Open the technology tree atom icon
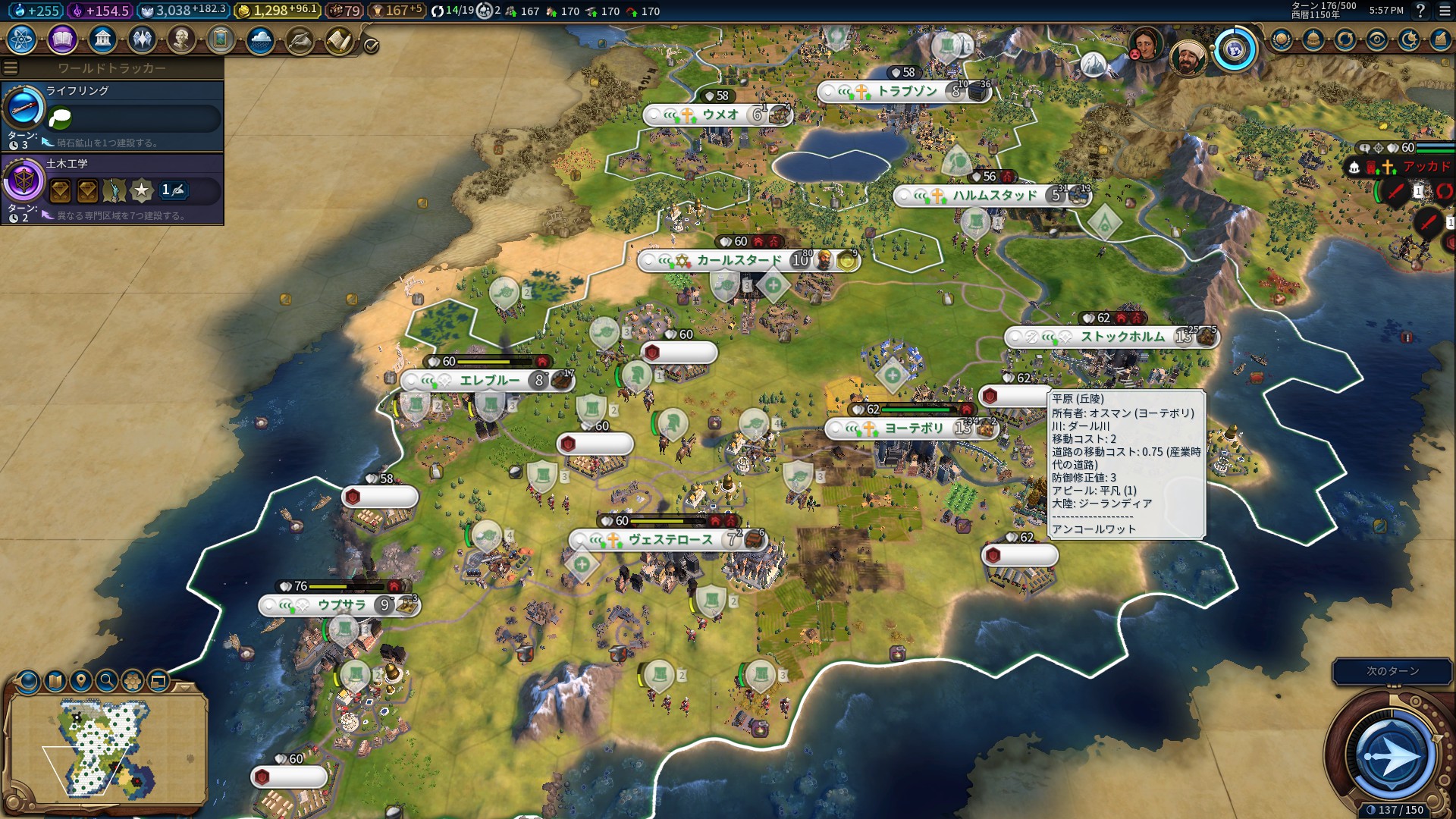 [x=22, y=39]
